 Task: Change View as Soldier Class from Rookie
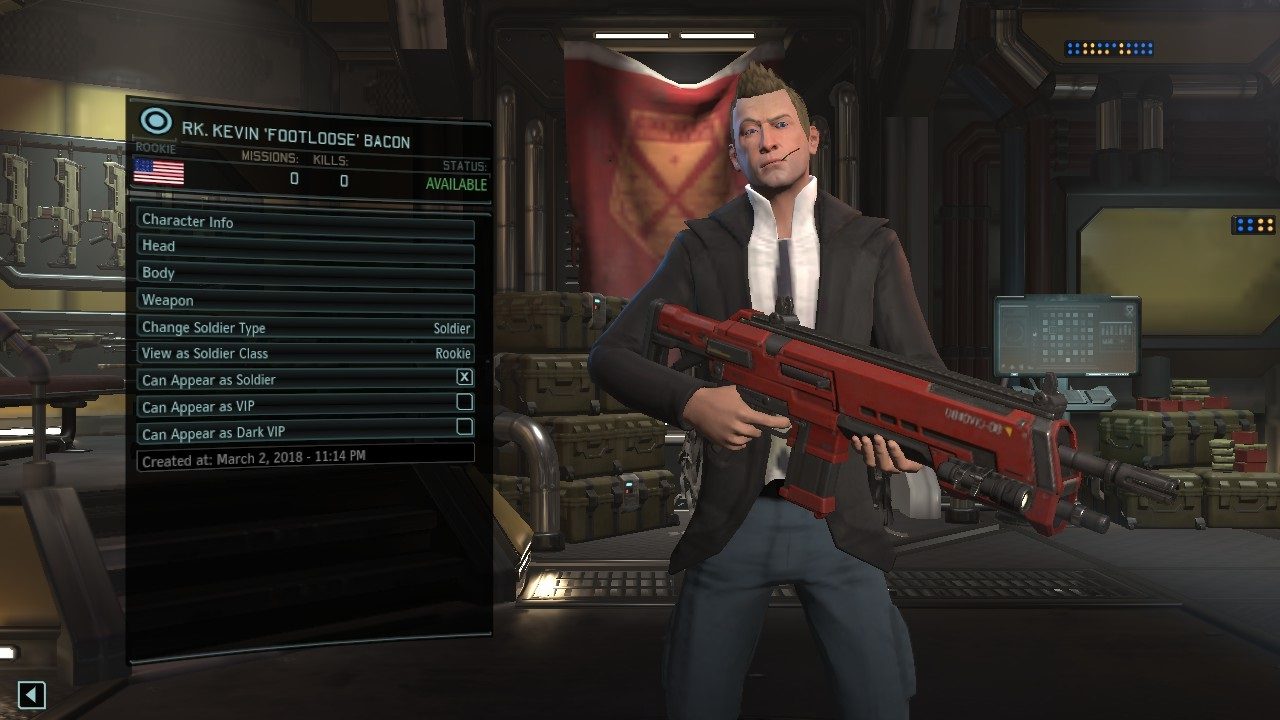[300, 353]
